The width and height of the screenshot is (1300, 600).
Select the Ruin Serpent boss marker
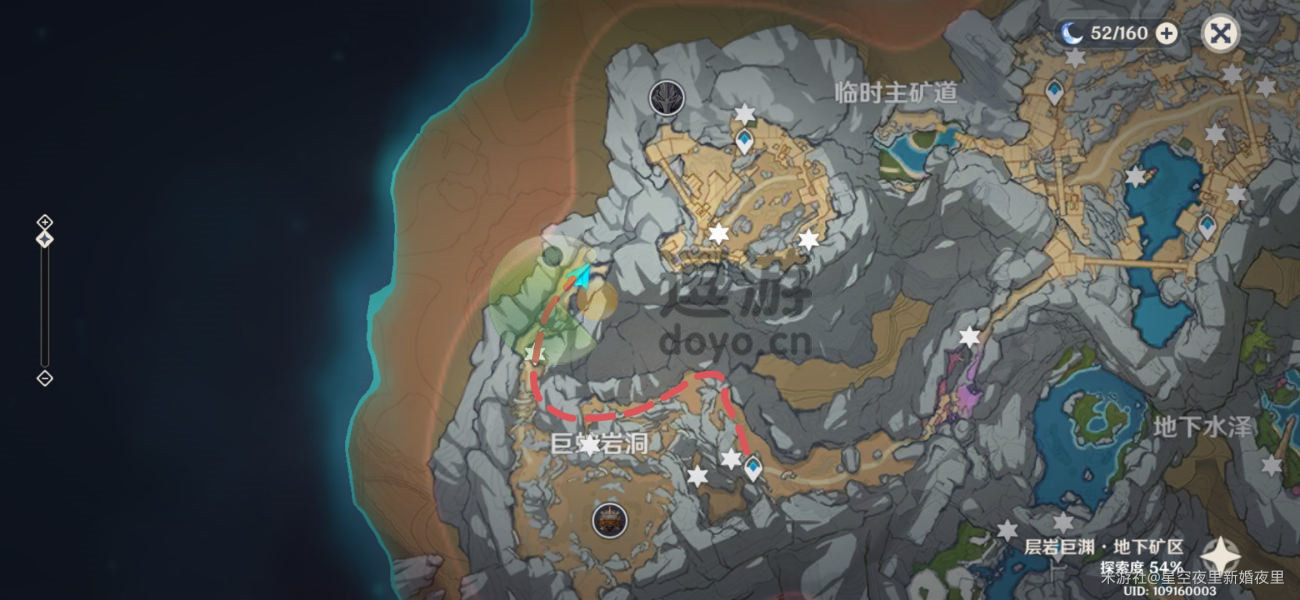(x=666, y=97)
